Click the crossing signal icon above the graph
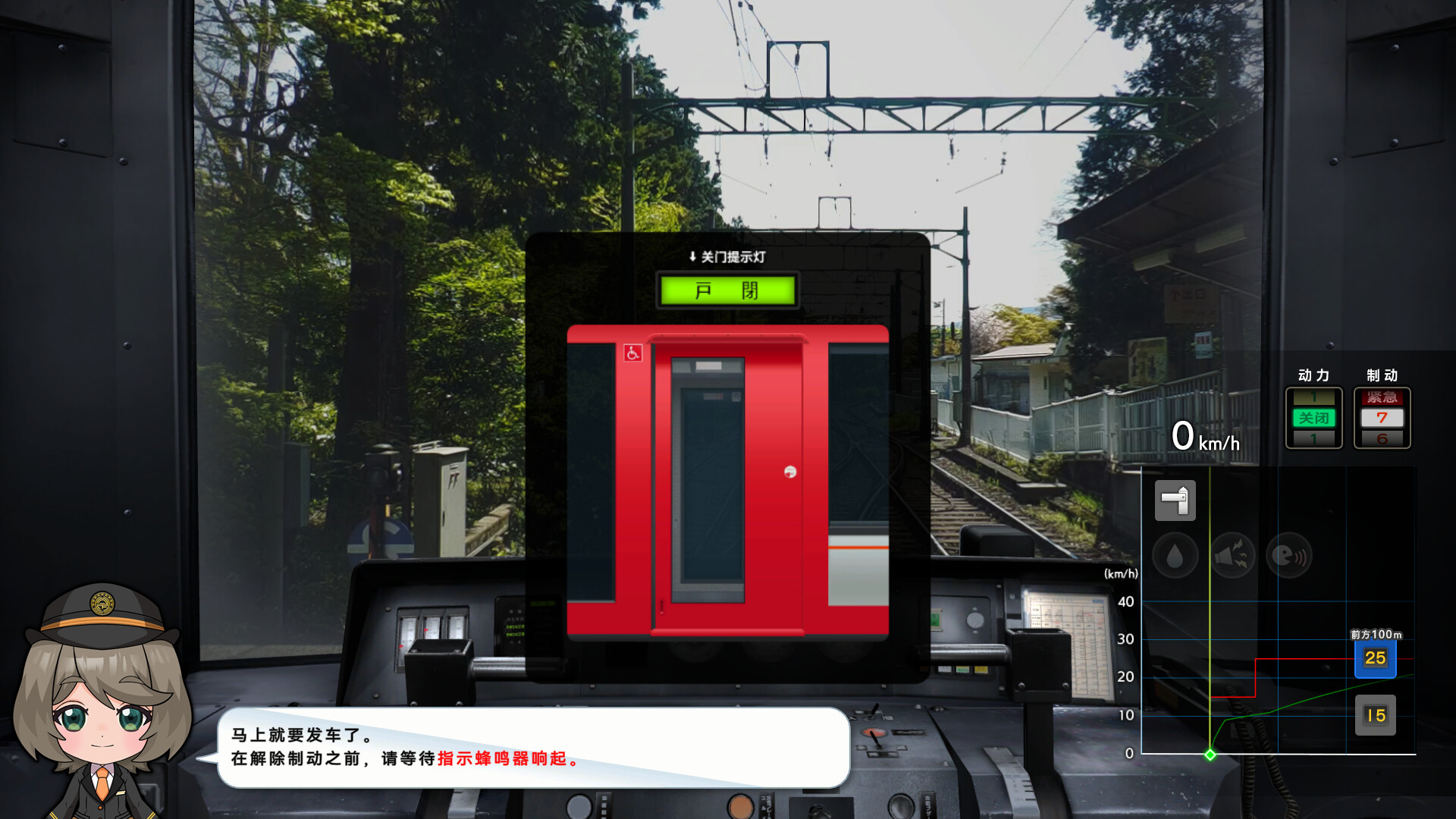 pyautogui.click(x=1175, y=499)
